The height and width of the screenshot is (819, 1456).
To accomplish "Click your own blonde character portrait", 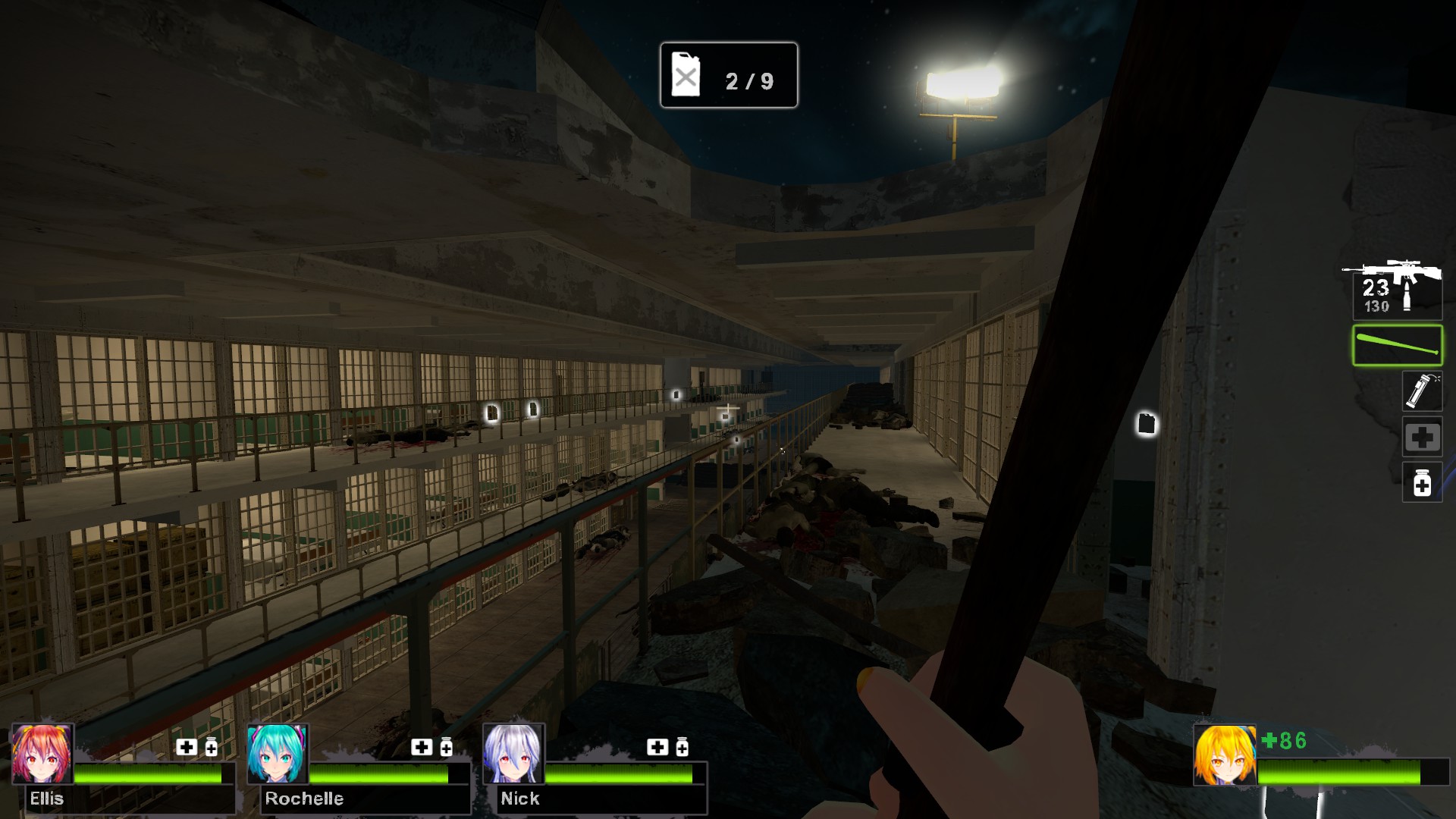I will click(1224, 755).
